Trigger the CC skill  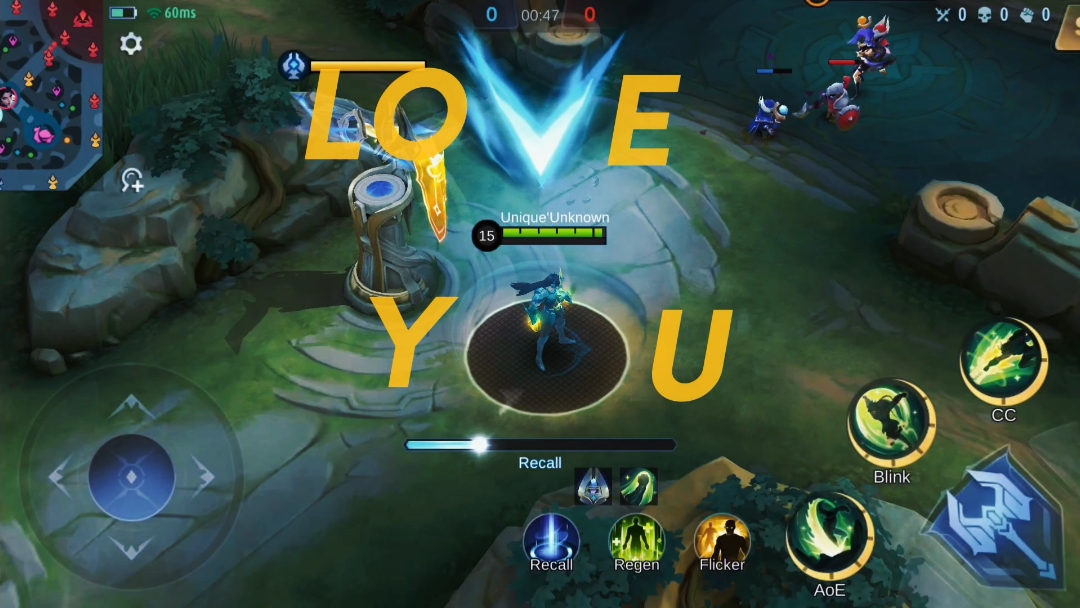(x=1004, y=362)
